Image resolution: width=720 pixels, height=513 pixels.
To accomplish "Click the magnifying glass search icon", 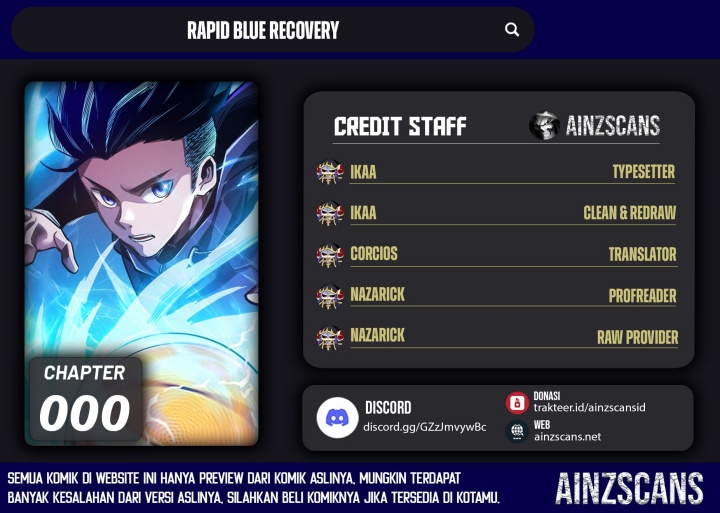I will click(x=512, y=30).
